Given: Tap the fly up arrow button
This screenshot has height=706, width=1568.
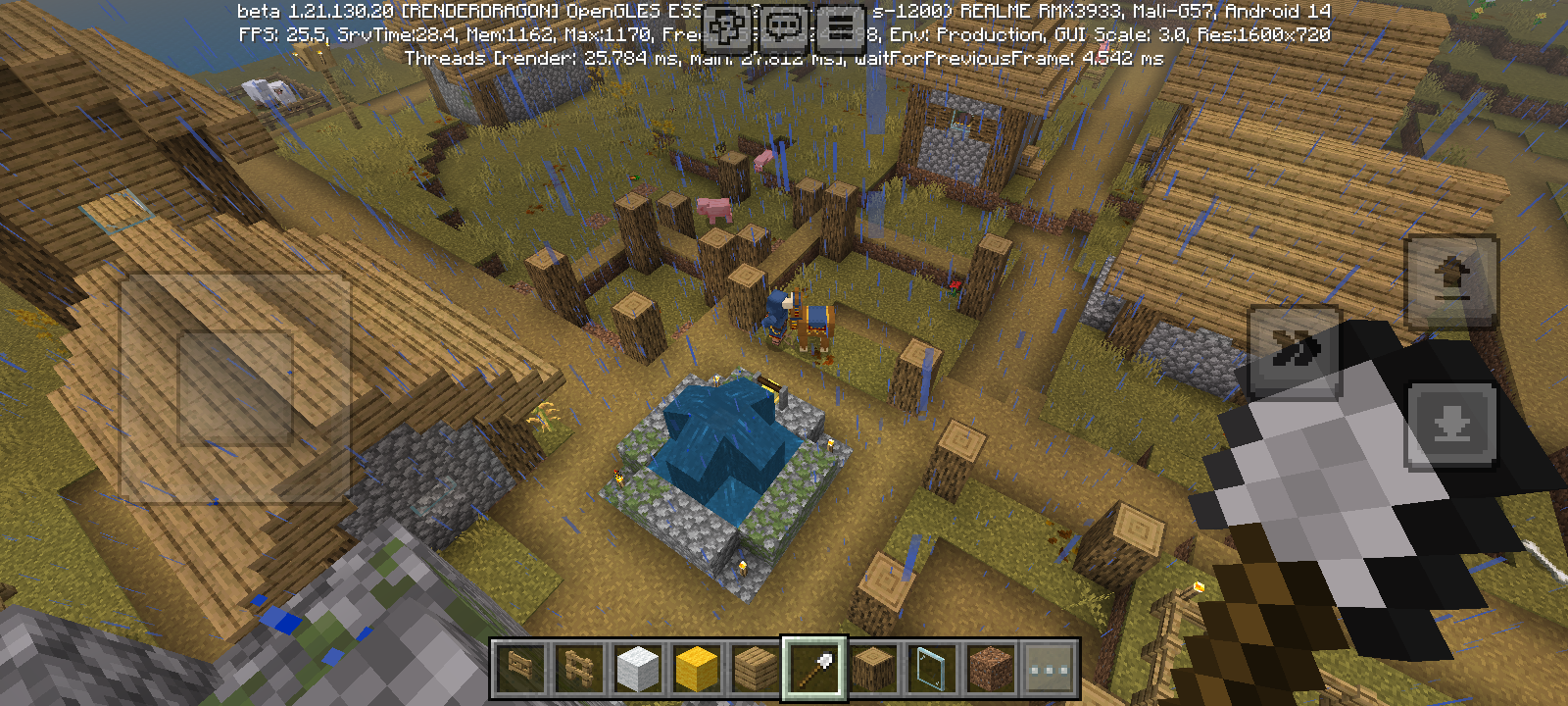Looking at the screenshot, I should tap(1451, 280).
